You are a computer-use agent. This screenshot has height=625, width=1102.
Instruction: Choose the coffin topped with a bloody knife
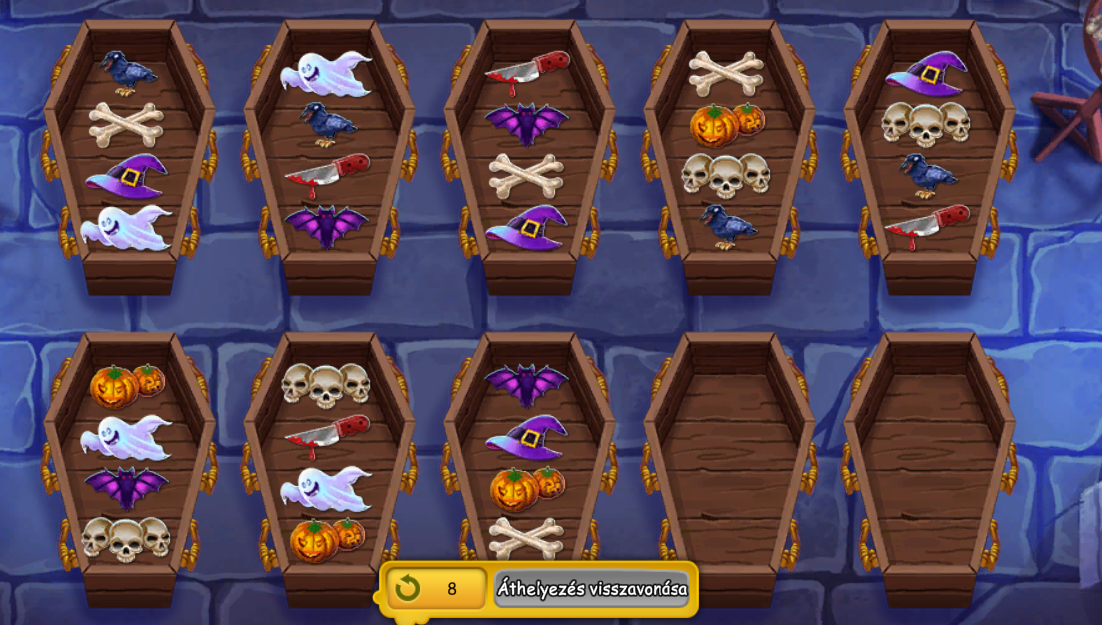coord(527,150)
